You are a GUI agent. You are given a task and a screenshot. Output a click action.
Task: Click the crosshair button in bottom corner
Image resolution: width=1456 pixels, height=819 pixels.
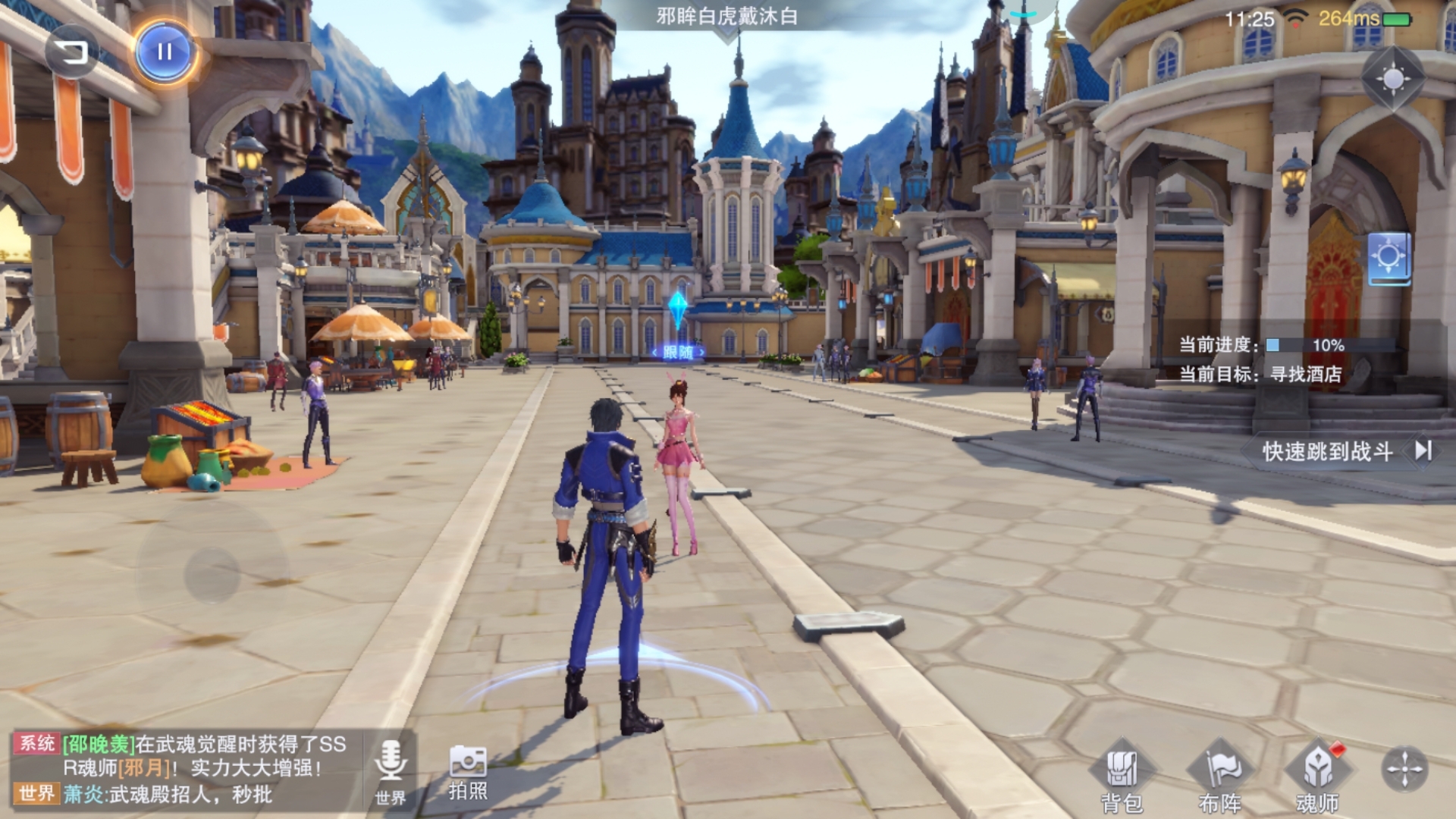(x=1404, y=769)
